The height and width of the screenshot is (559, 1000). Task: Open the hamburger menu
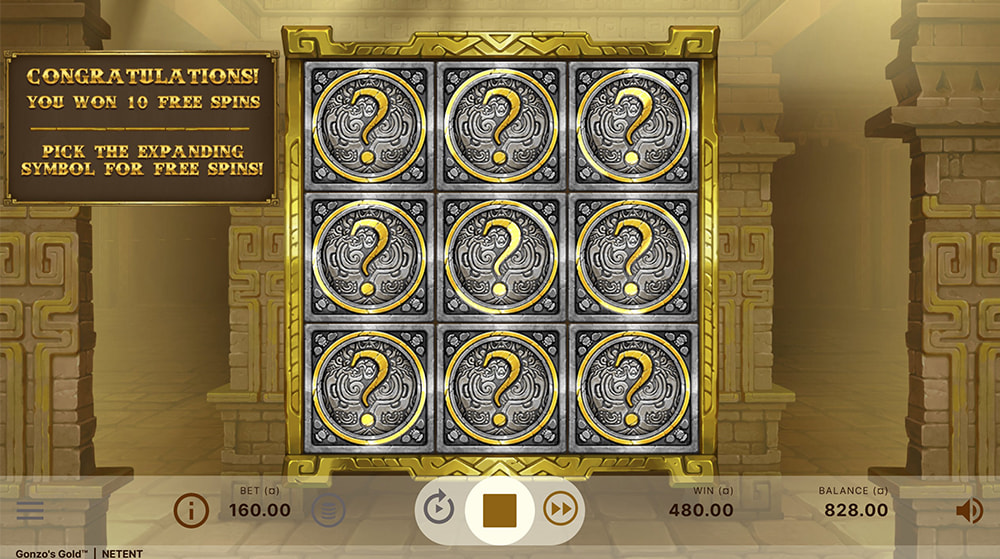30,511
